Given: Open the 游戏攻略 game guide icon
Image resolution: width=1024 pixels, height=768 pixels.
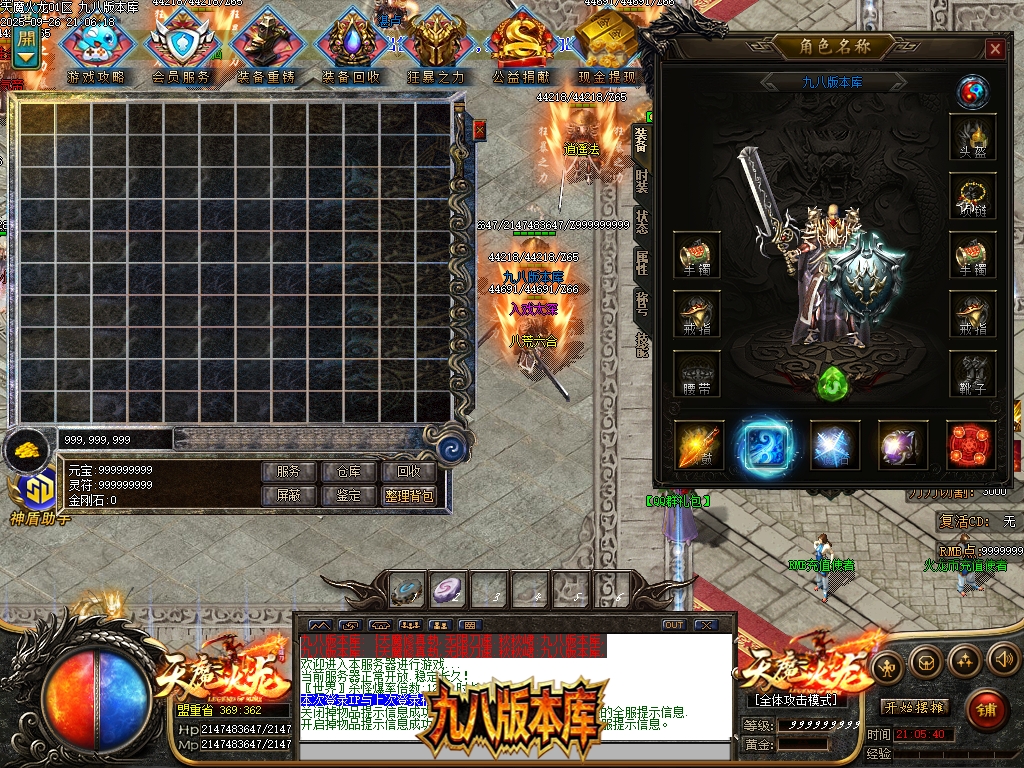Looking at the screenshot, I should 96,47.
